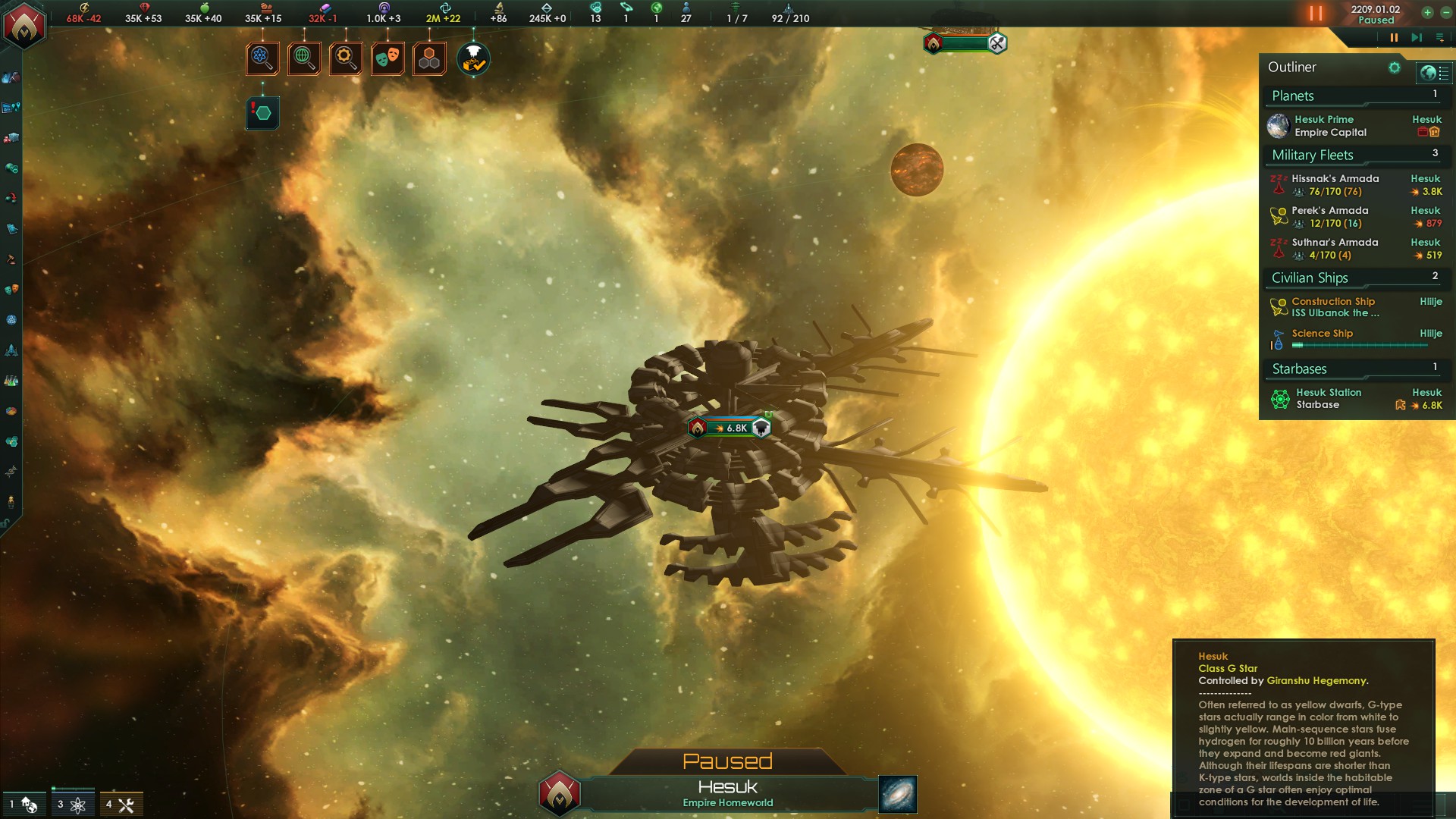The width and height of the screenshot is (1456, 819).
Task: Open the empire emblem government panel
Action: [24, 26]
